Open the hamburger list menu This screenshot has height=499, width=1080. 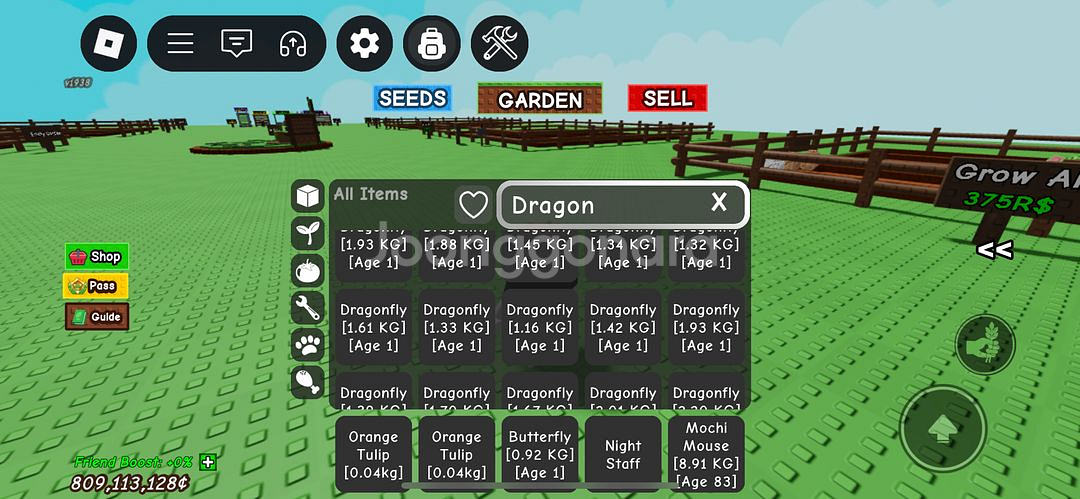point(180,44)
